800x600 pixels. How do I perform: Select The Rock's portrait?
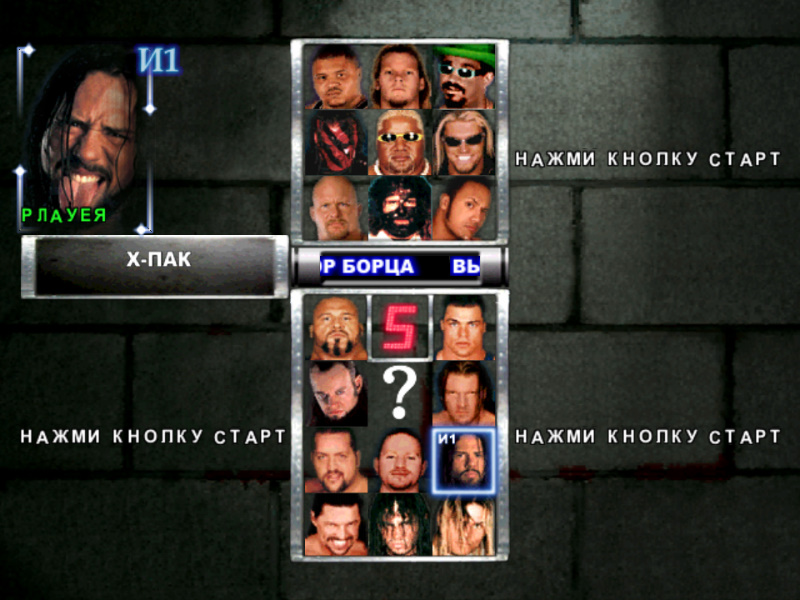tap(464, 208)
